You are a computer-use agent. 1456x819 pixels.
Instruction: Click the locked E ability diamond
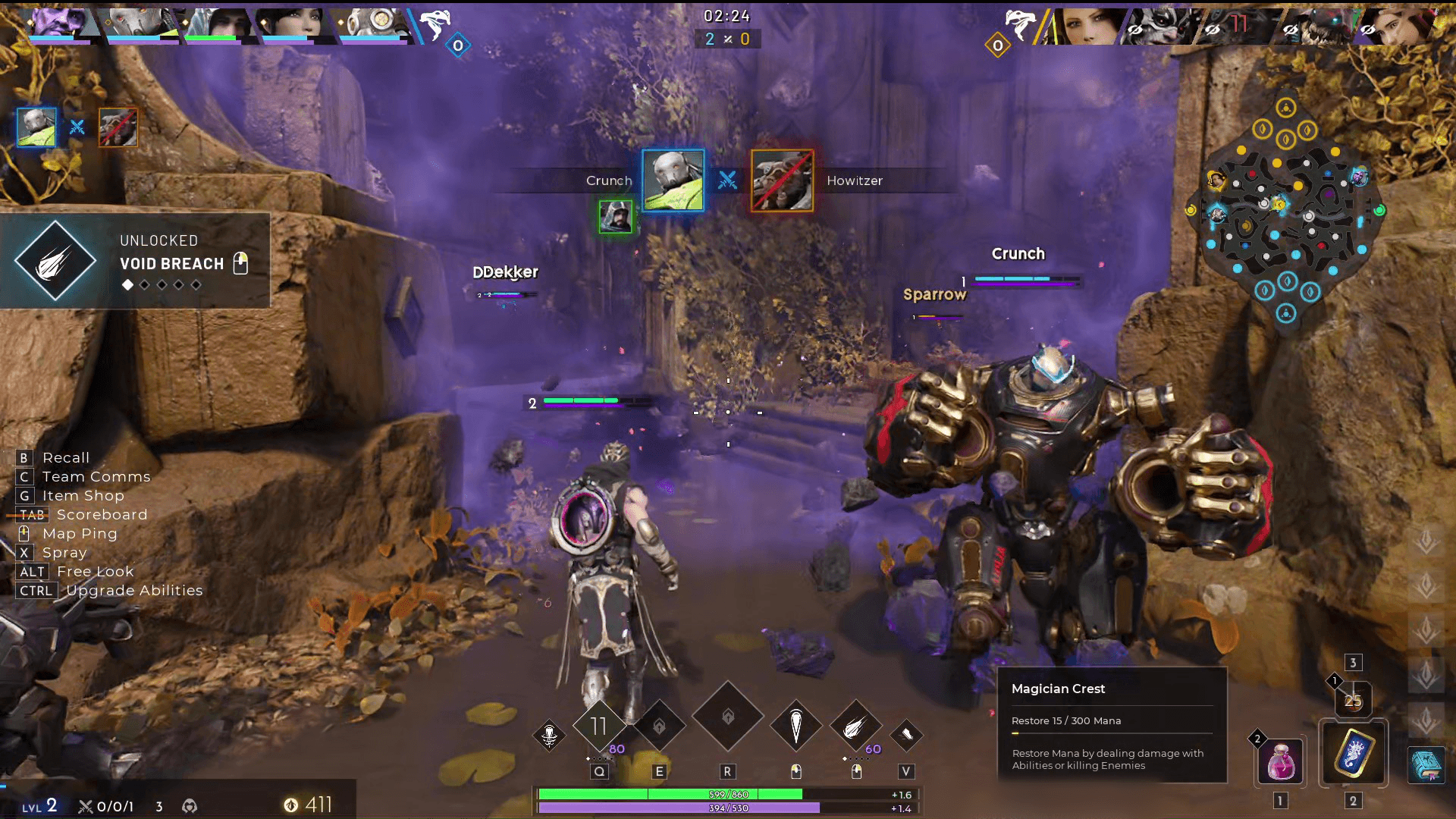click(x=659, y=726)
